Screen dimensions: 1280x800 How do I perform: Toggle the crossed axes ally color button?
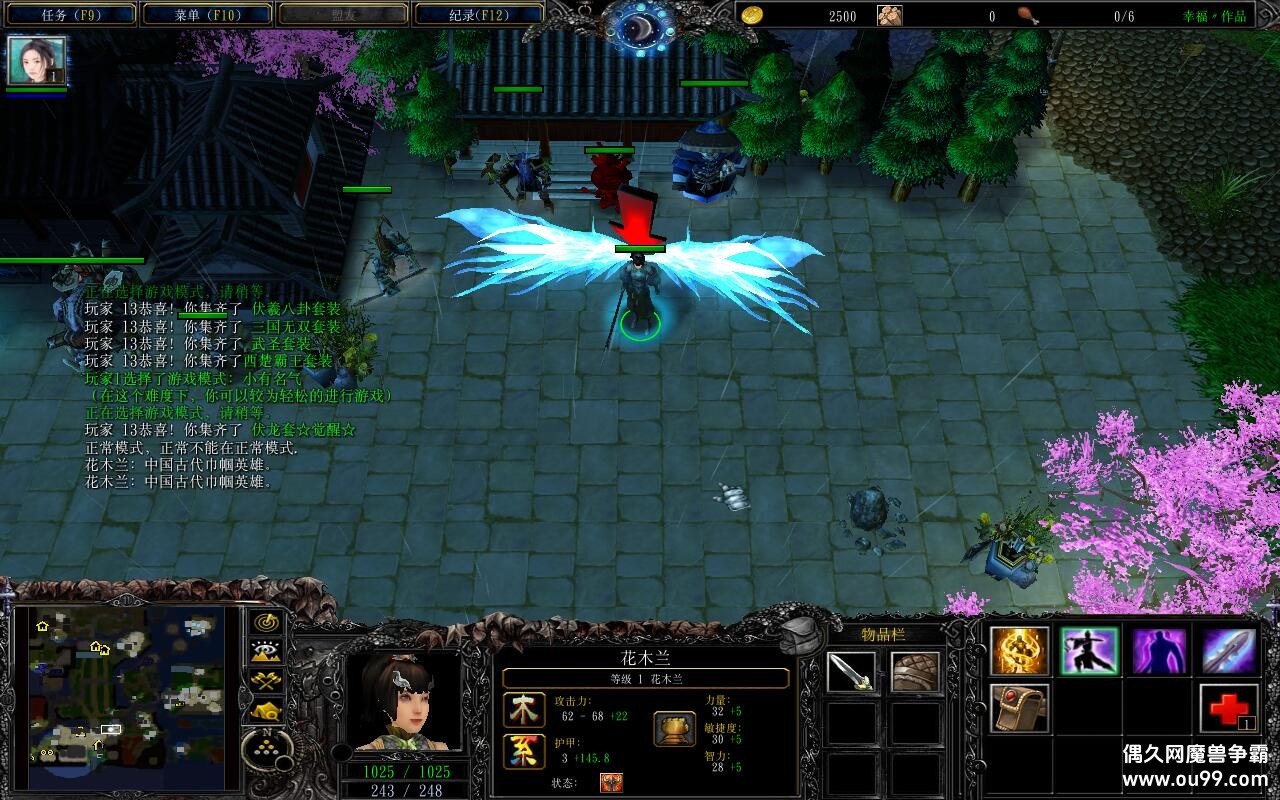(266, 681)
